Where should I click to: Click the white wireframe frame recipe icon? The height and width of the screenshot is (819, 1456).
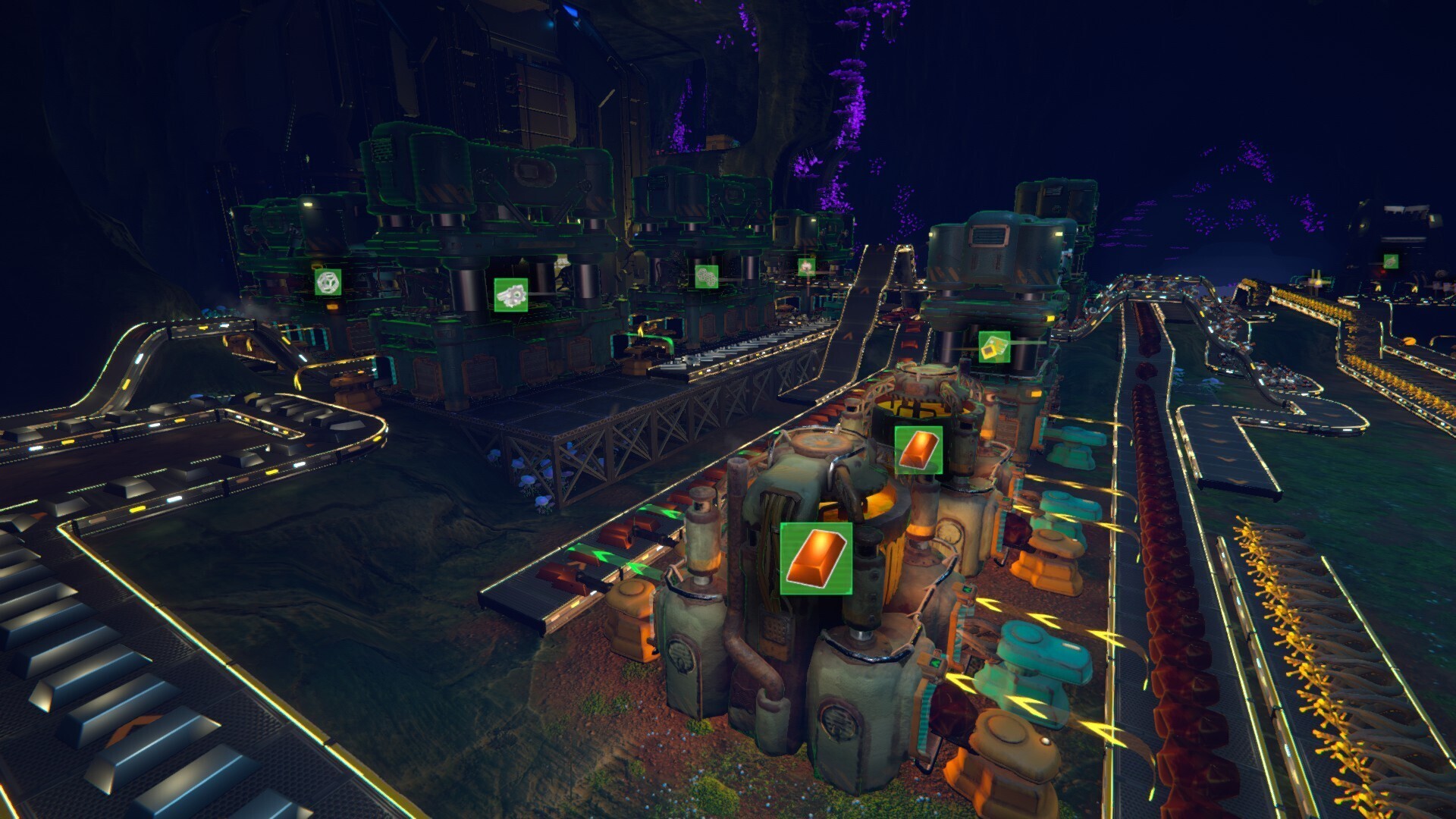[x=328, y=282]
